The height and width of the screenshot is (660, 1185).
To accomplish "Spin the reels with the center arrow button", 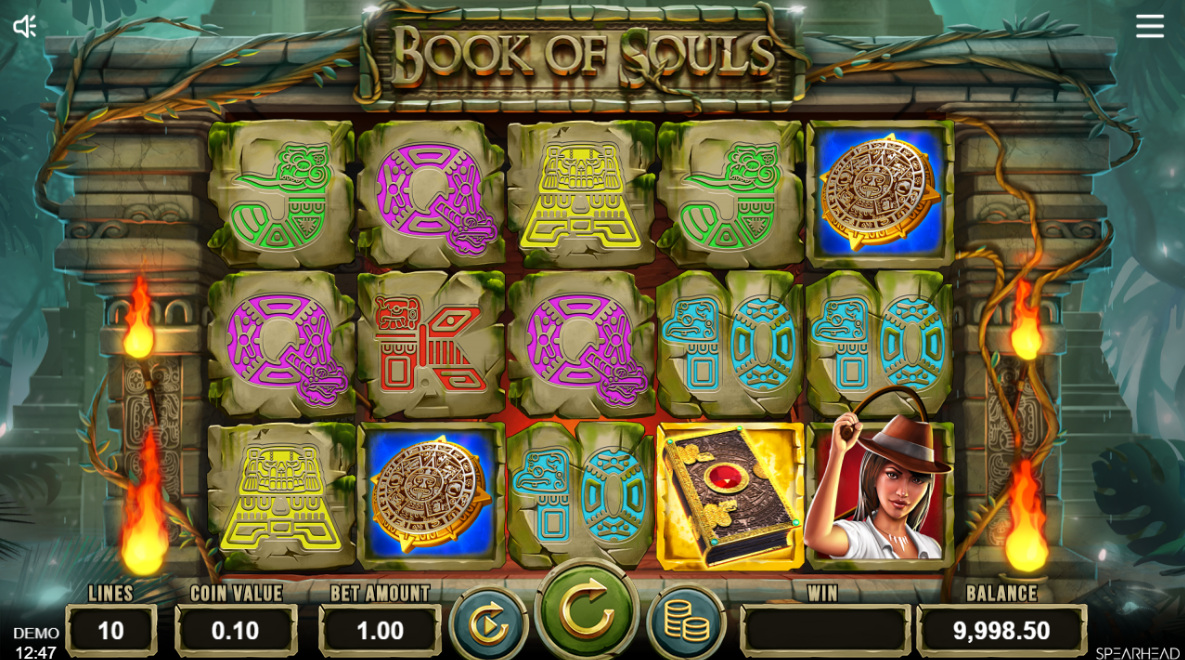I will (587, 611).
